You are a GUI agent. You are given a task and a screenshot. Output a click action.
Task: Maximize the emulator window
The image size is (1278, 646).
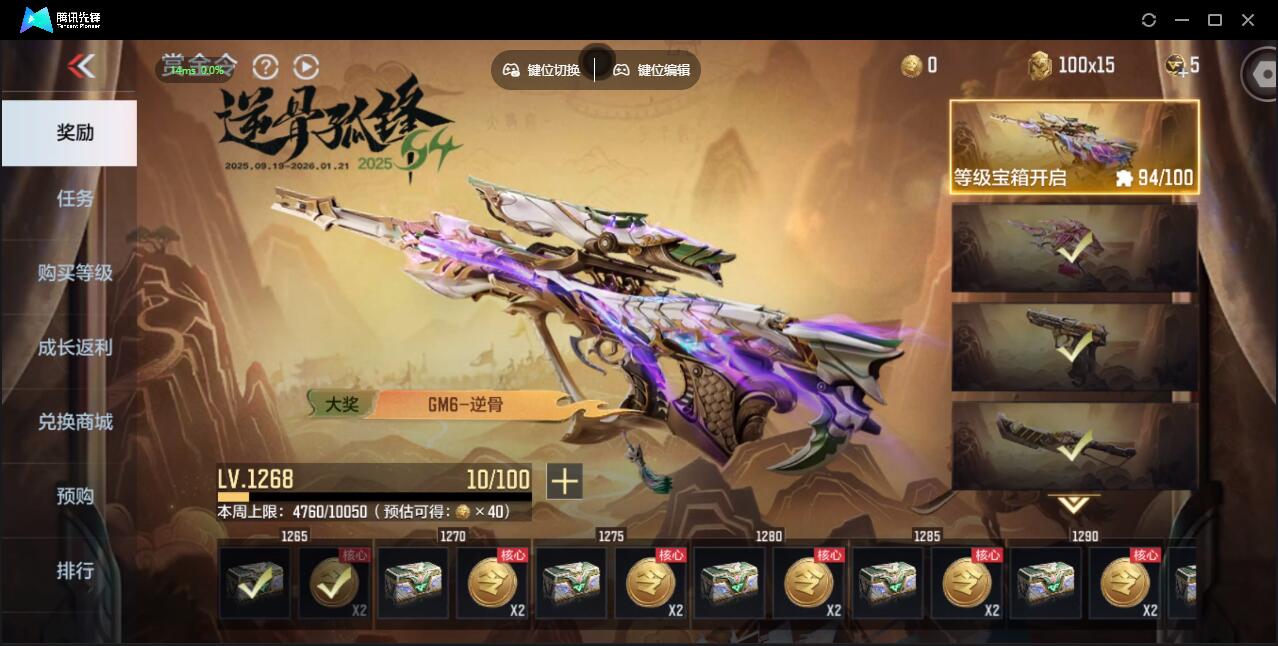pos(1215,20)
